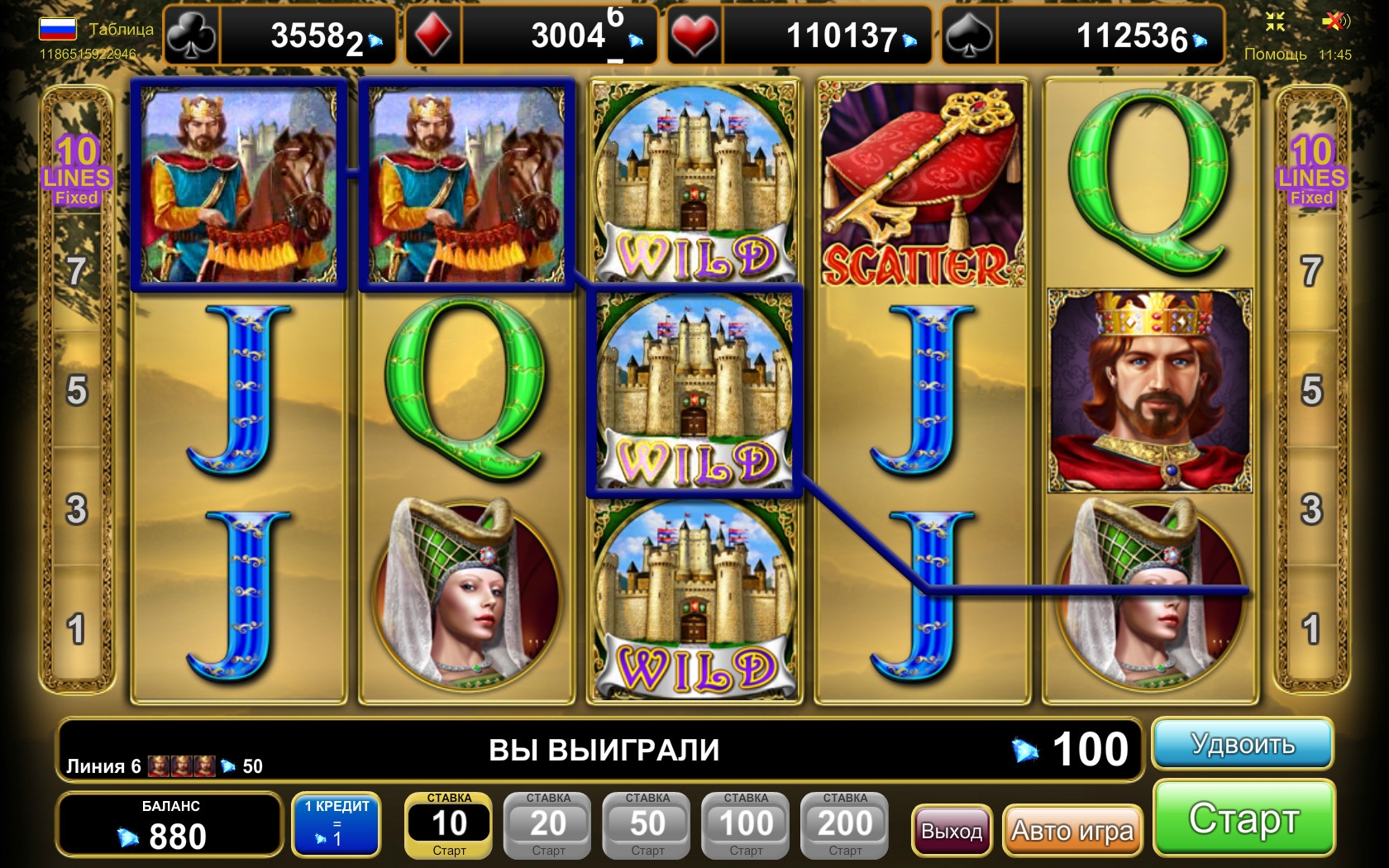Open the clubs jackpot panel
The width and height of the screenshot is (1389, 868).
point(280,36)
